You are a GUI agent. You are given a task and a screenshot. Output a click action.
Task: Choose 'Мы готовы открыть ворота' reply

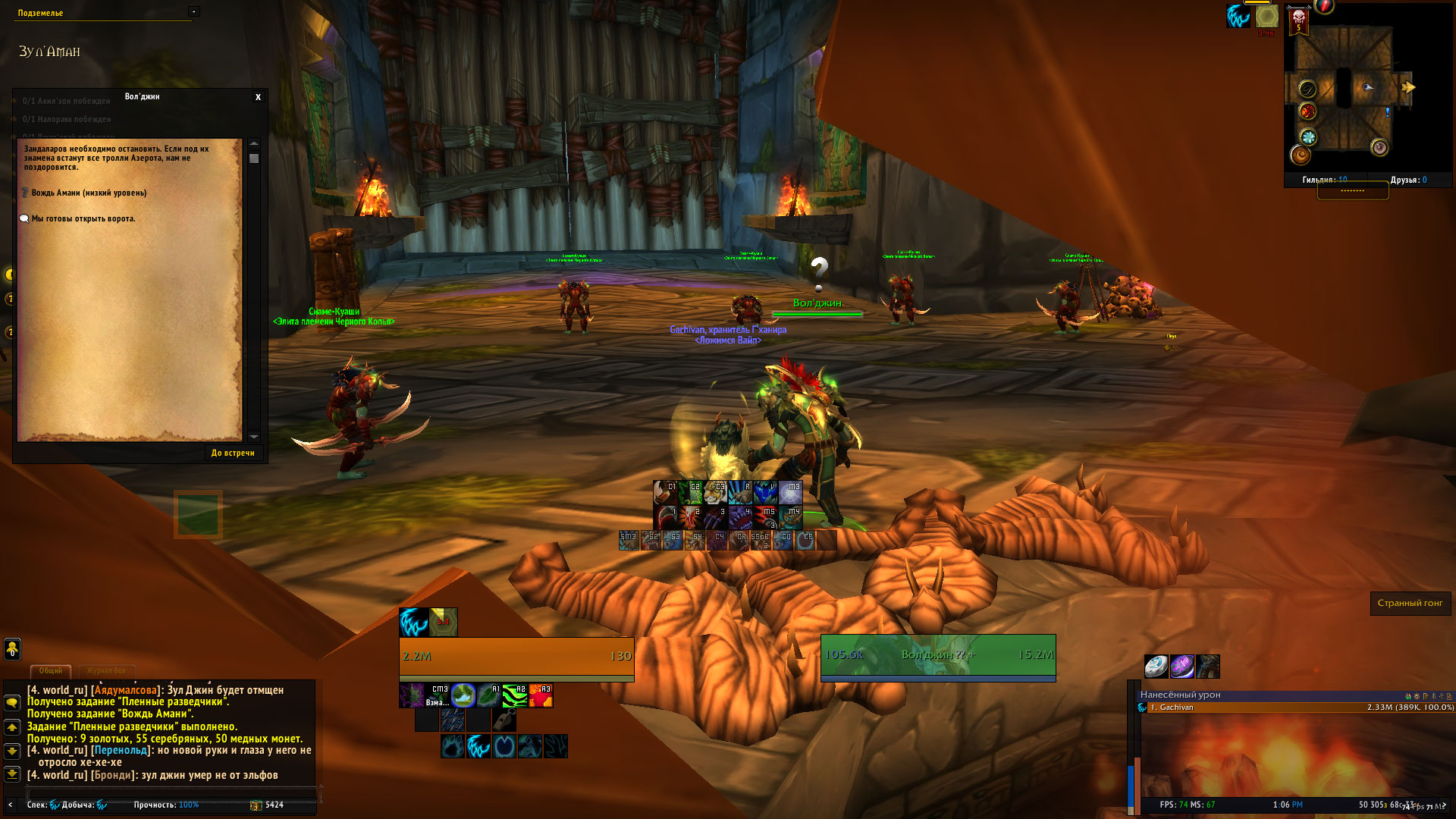(83, 218)
